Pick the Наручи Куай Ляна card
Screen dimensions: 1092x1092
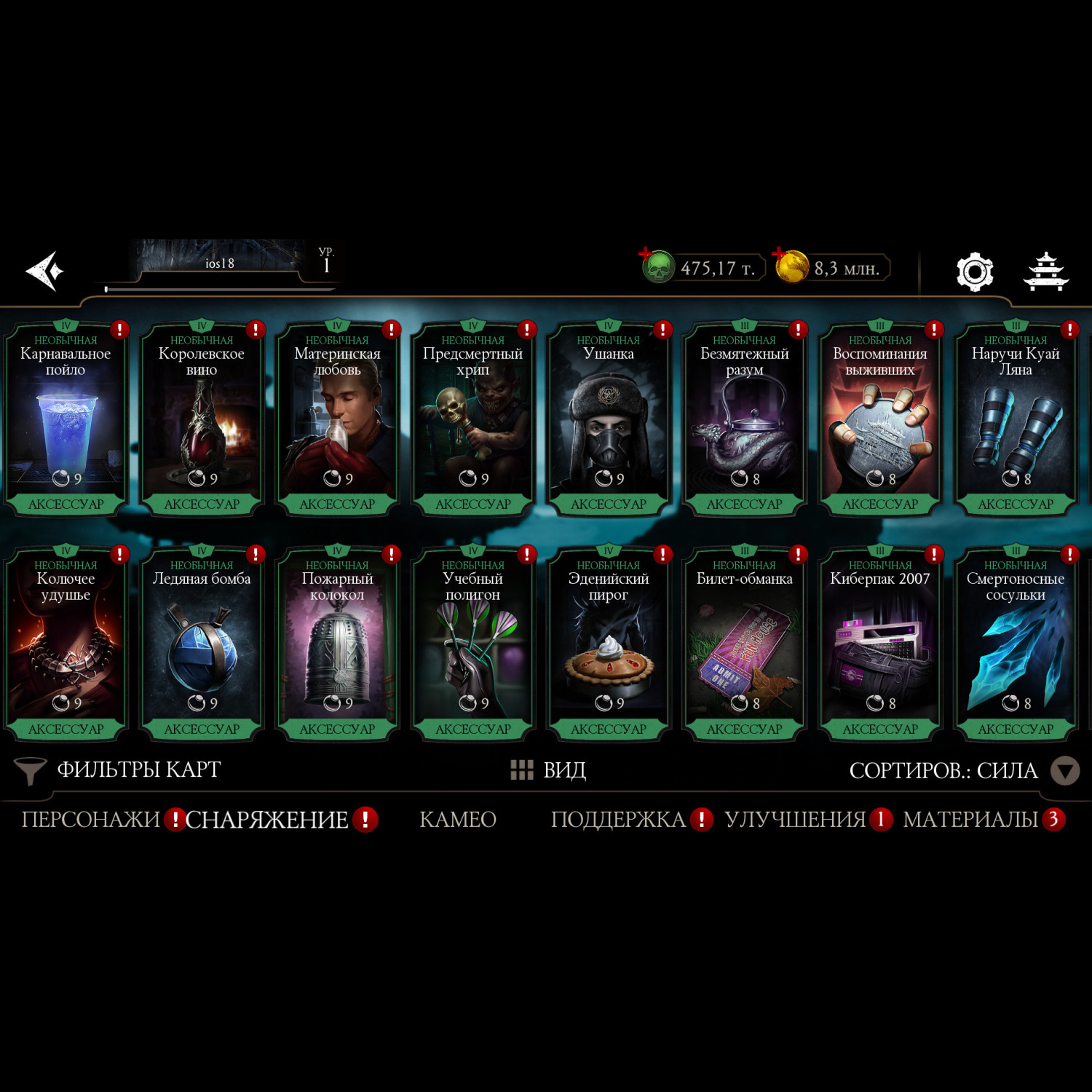click(x=1016, y=419)
